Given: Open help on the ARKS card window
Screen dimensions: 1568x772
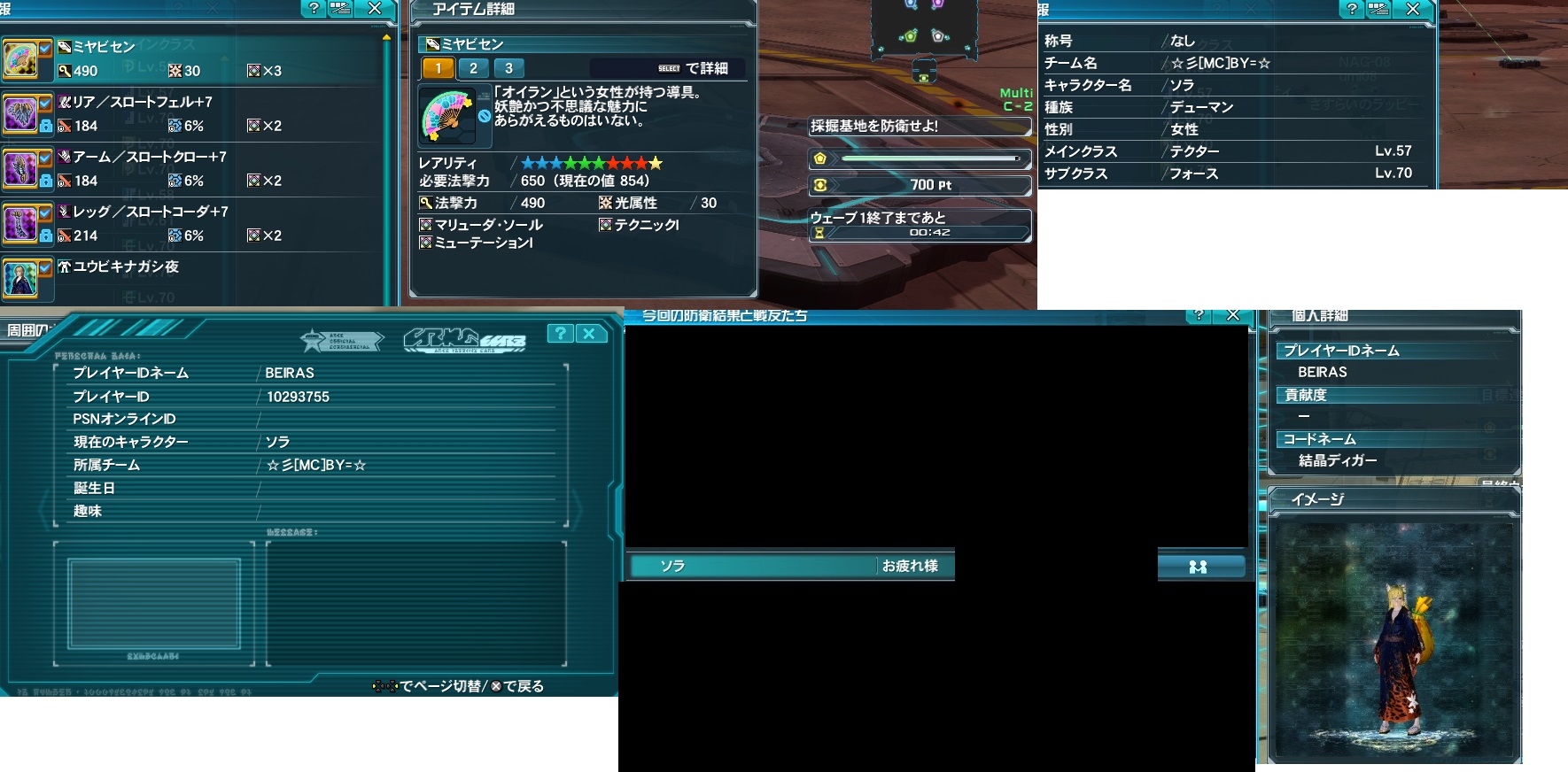Looking at the screenshot, I should (560, 334).
